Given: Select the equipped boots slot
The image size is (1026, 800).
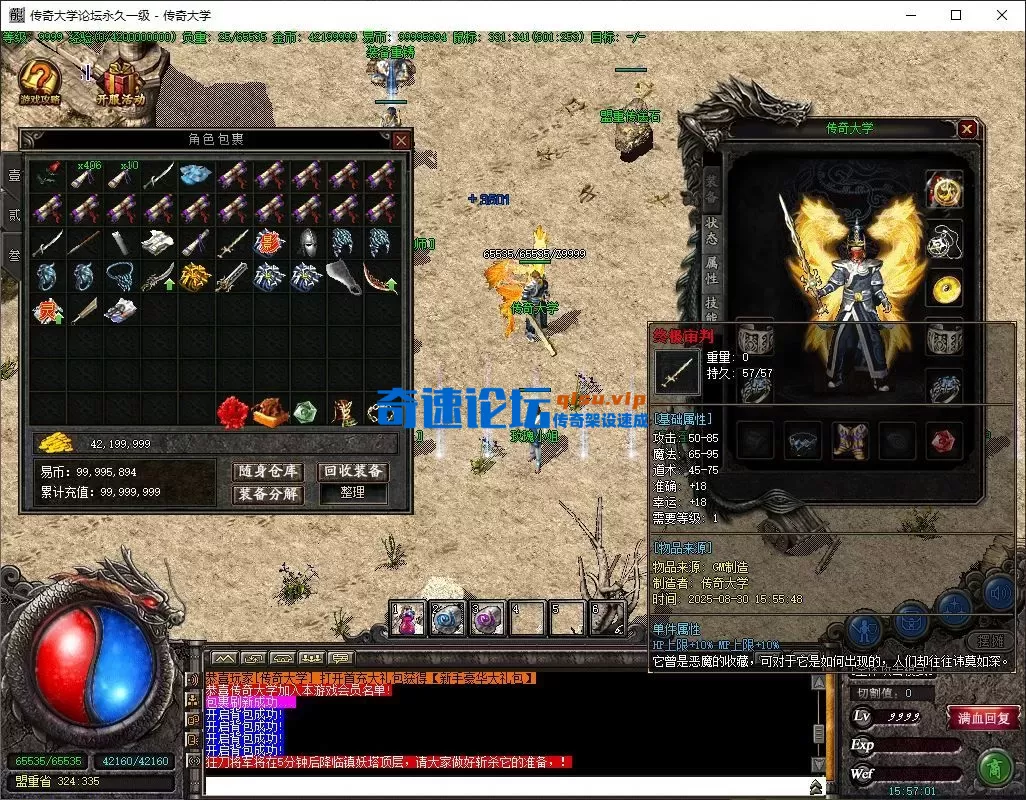Looking at the screenshot, I should (x=851, y=440).
